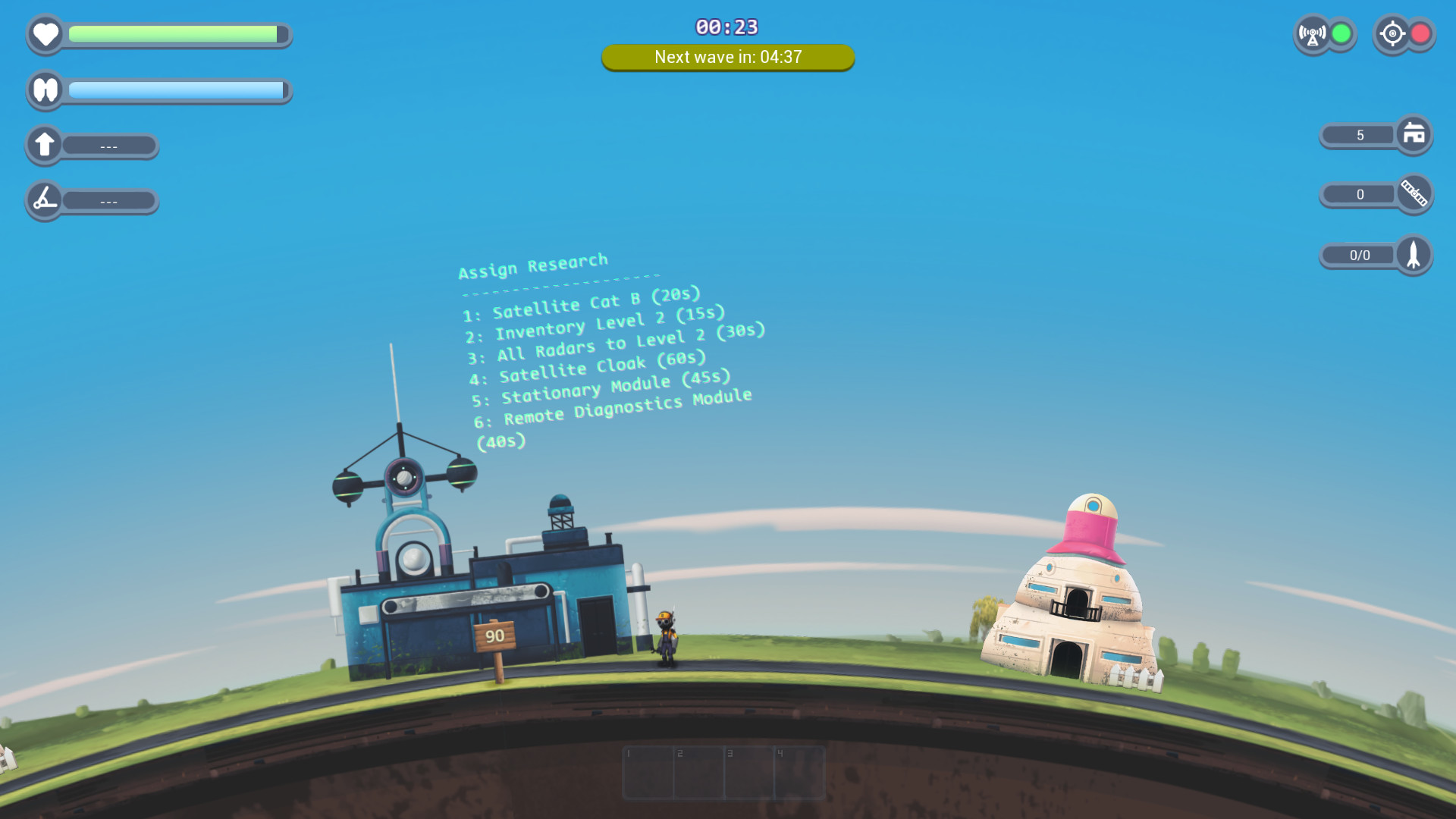Toggle the green indicator next to the antenna

1341,33
